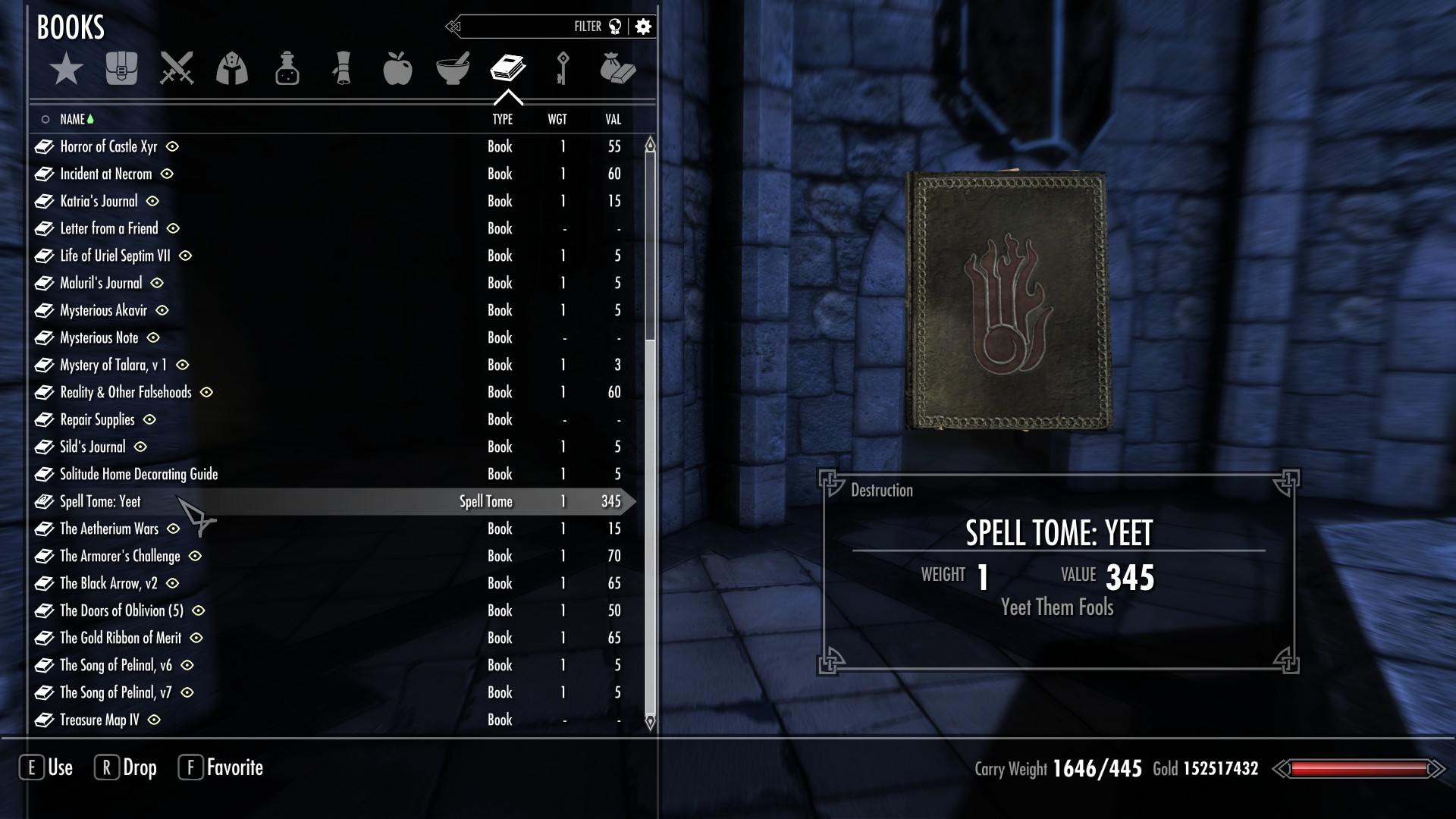Viewport: 1456px width, 819px height.
Task: Sort the list by Name column
Action: [73, 119]
